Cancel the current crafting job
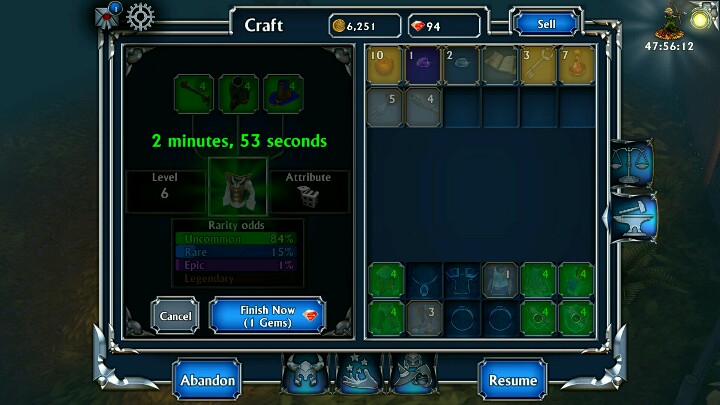The height and width of the screenshot is (405, 720). click(175, 316)
